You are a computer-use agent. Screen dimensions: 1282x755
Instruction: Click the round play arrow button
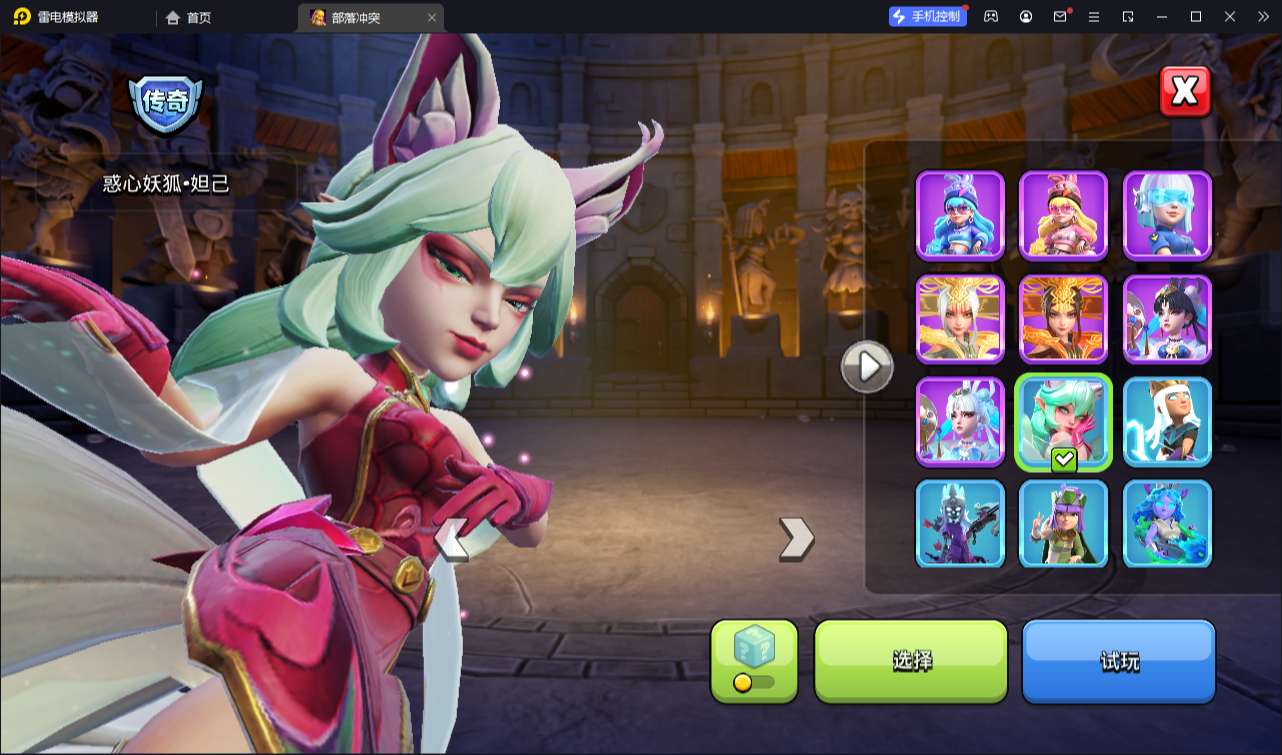click(x=867, y=368)
